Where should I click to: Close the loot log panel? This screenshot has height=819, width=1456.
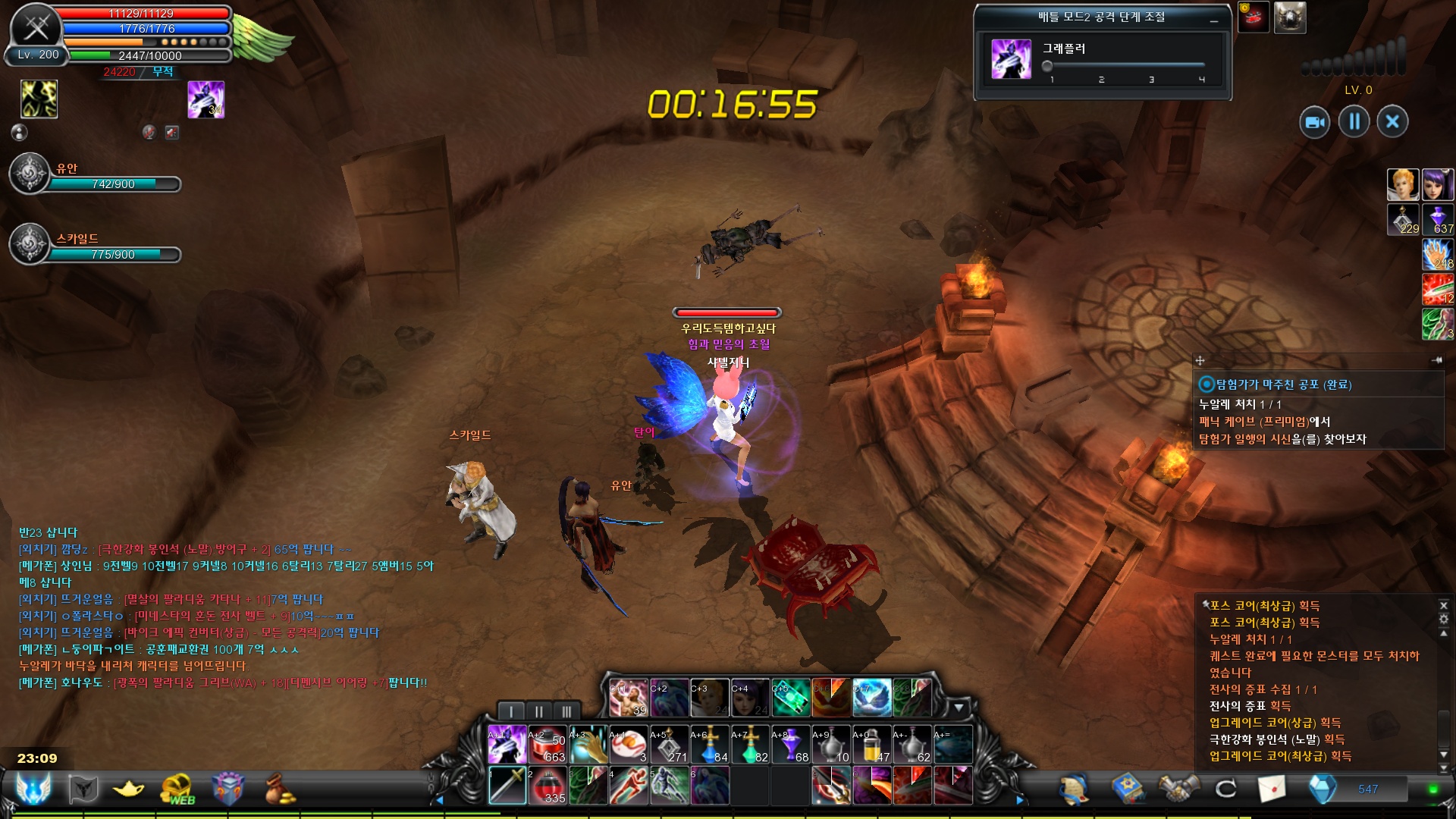[x=1443, y=605]
